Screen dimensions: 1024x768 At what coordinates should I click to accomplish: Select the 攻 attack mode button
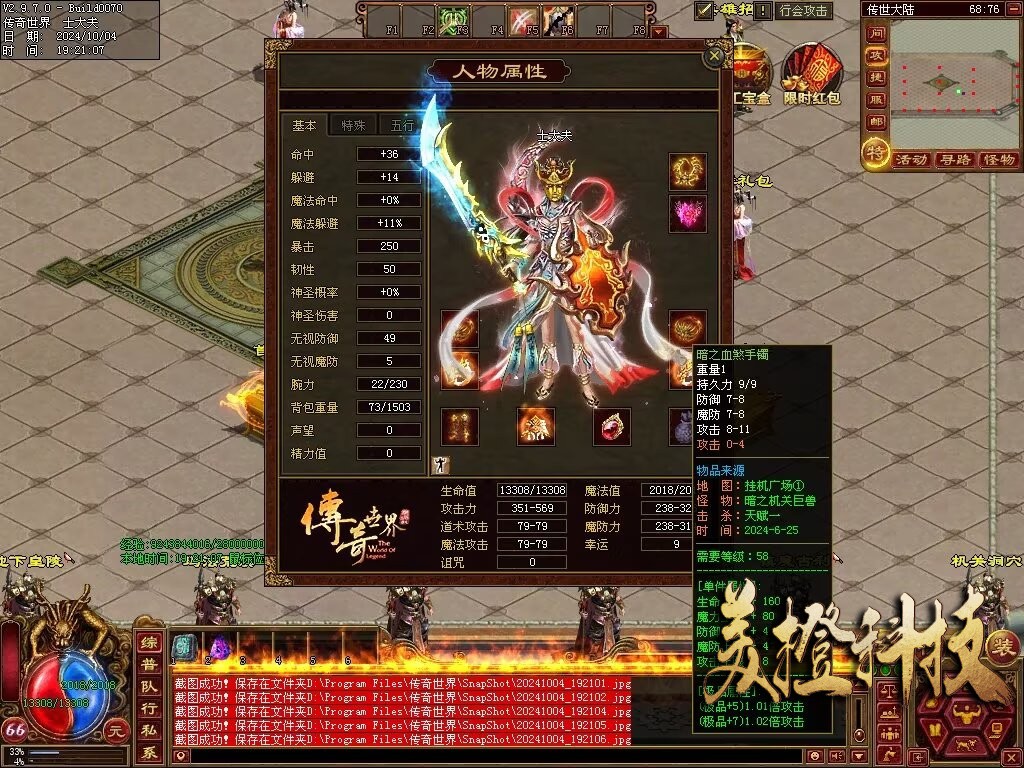(876, 56)
